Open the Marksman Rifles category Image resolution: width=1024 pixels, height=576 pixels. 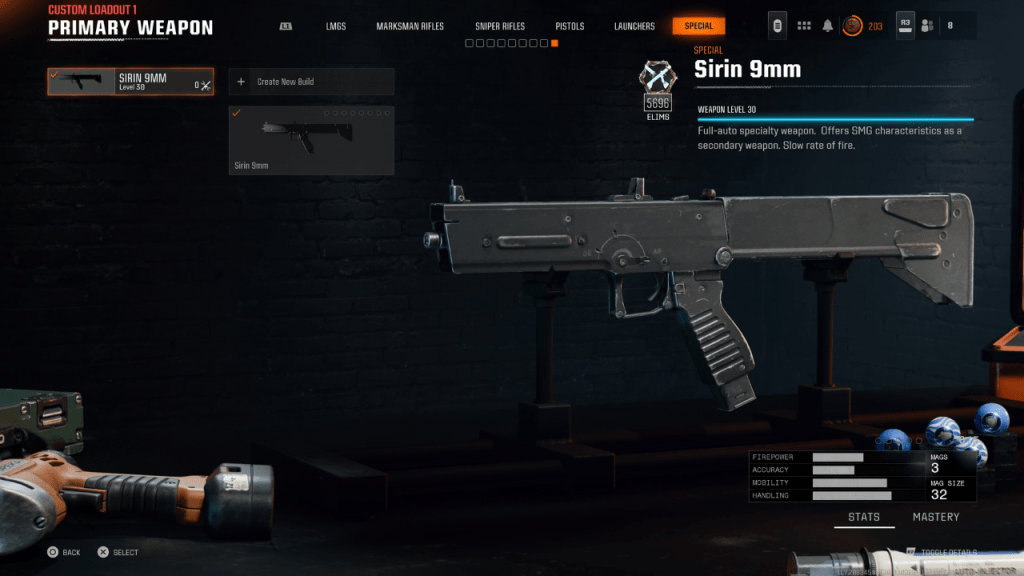click(410, 26)
